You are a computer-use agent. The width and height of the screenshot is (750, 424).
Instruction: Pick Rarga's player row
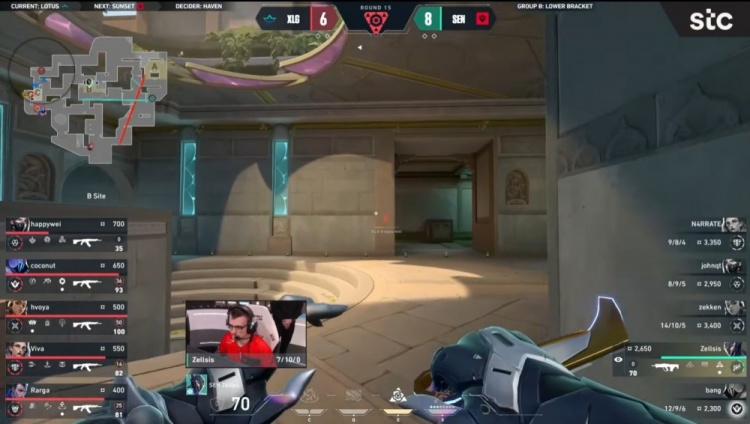coord(65,399)
